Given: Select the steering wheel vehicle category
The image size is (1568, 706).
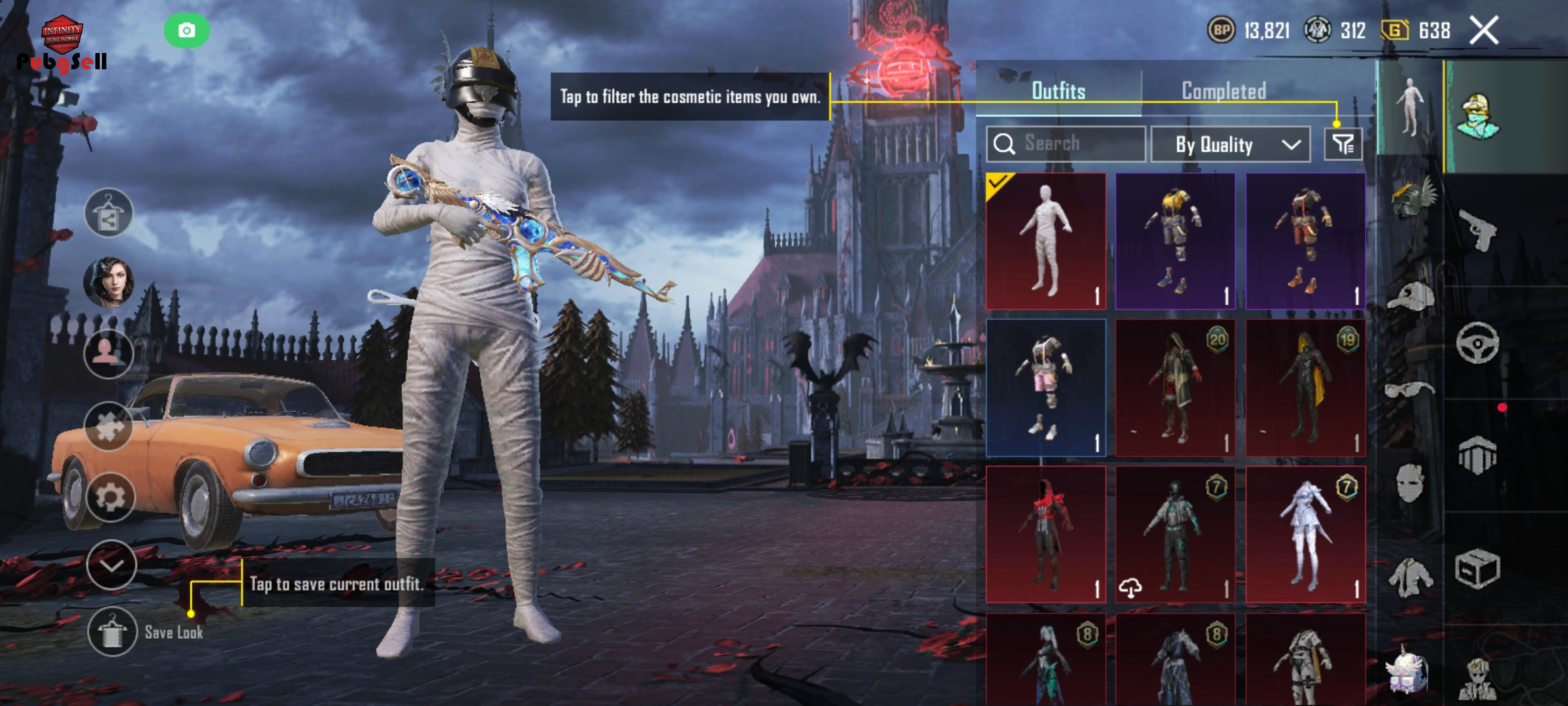Looking at the screenshot, I should point(1478,343).
